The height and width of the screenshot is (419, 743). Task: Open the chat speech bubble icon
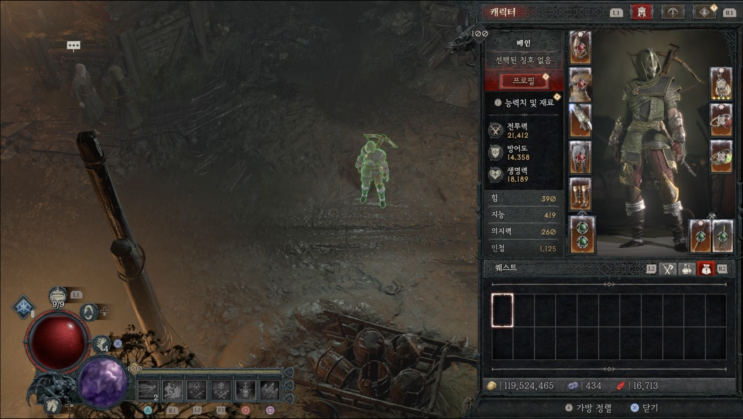coord(73,46)
